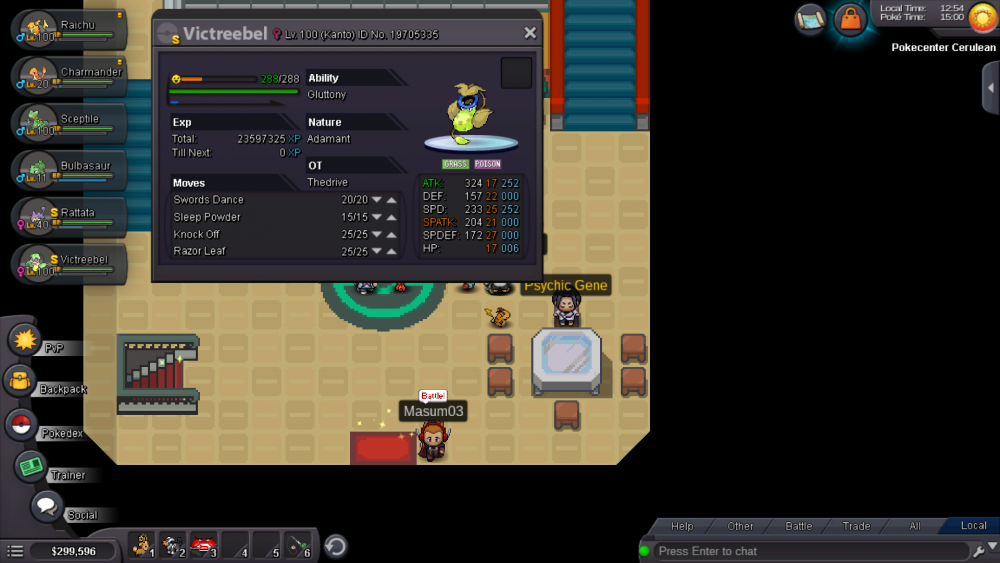The height and width of the screenshot is (563, 1000).
Task: Open the hamburger list menu beside money
Action: coord(15,551)
